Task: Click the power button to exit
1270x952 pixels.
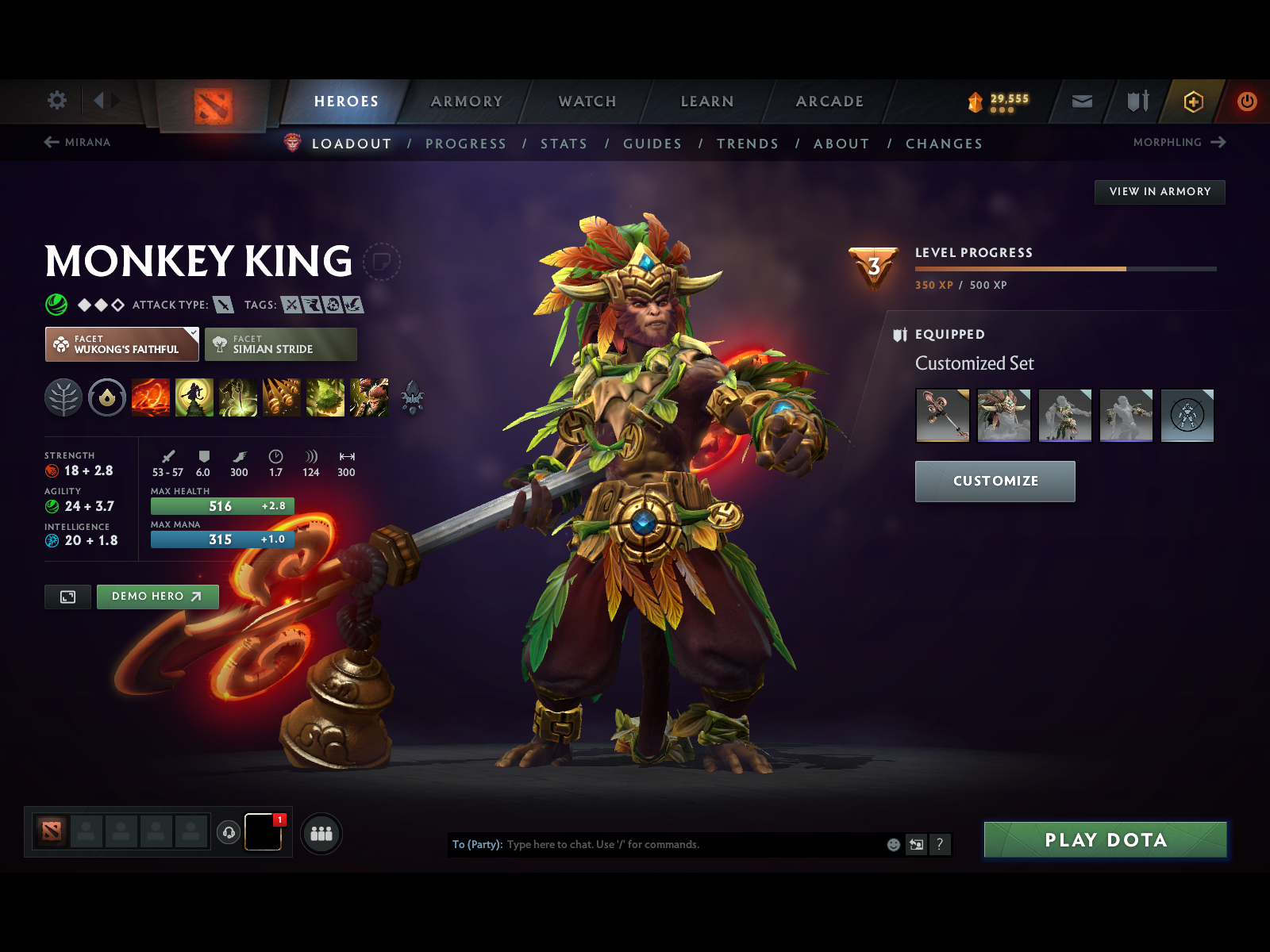Action: click(x=1245, y=101)
